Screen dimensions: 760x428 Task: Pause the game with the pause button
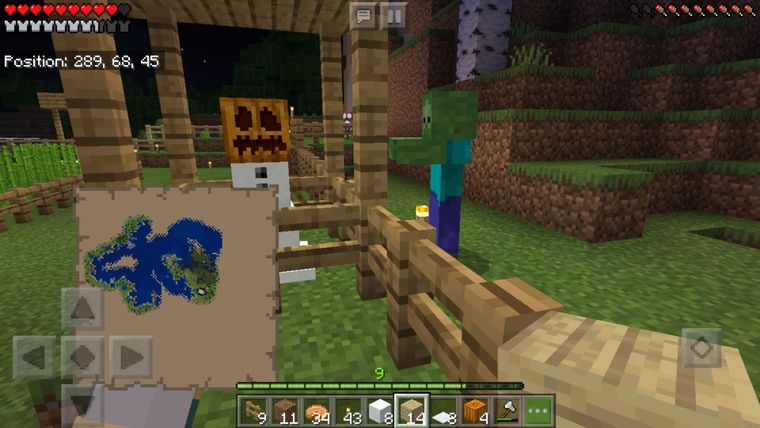(x=395, y=15)
